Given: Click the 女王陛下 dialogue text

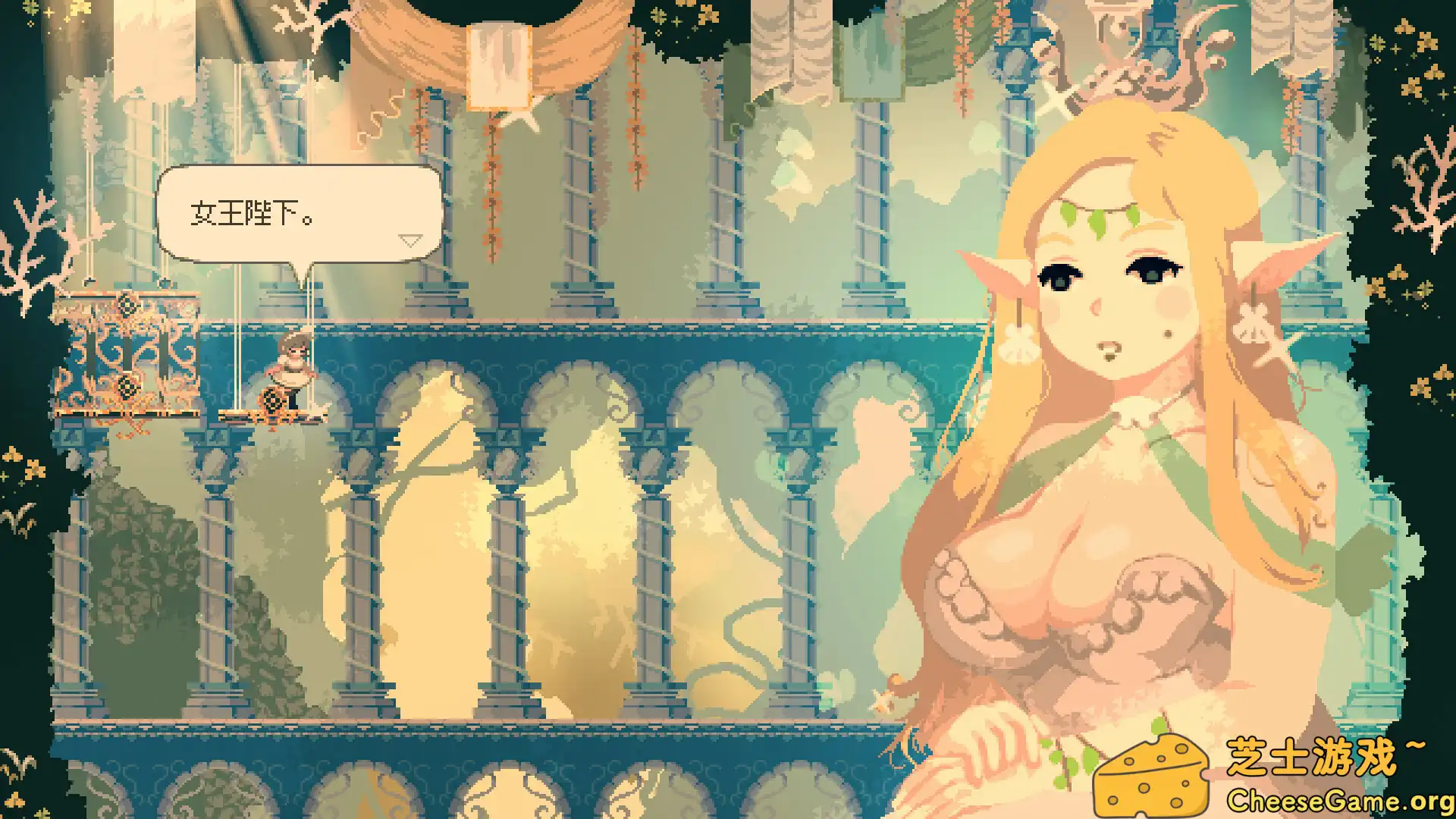Looking at the screenshot, I should pos(250,213).
